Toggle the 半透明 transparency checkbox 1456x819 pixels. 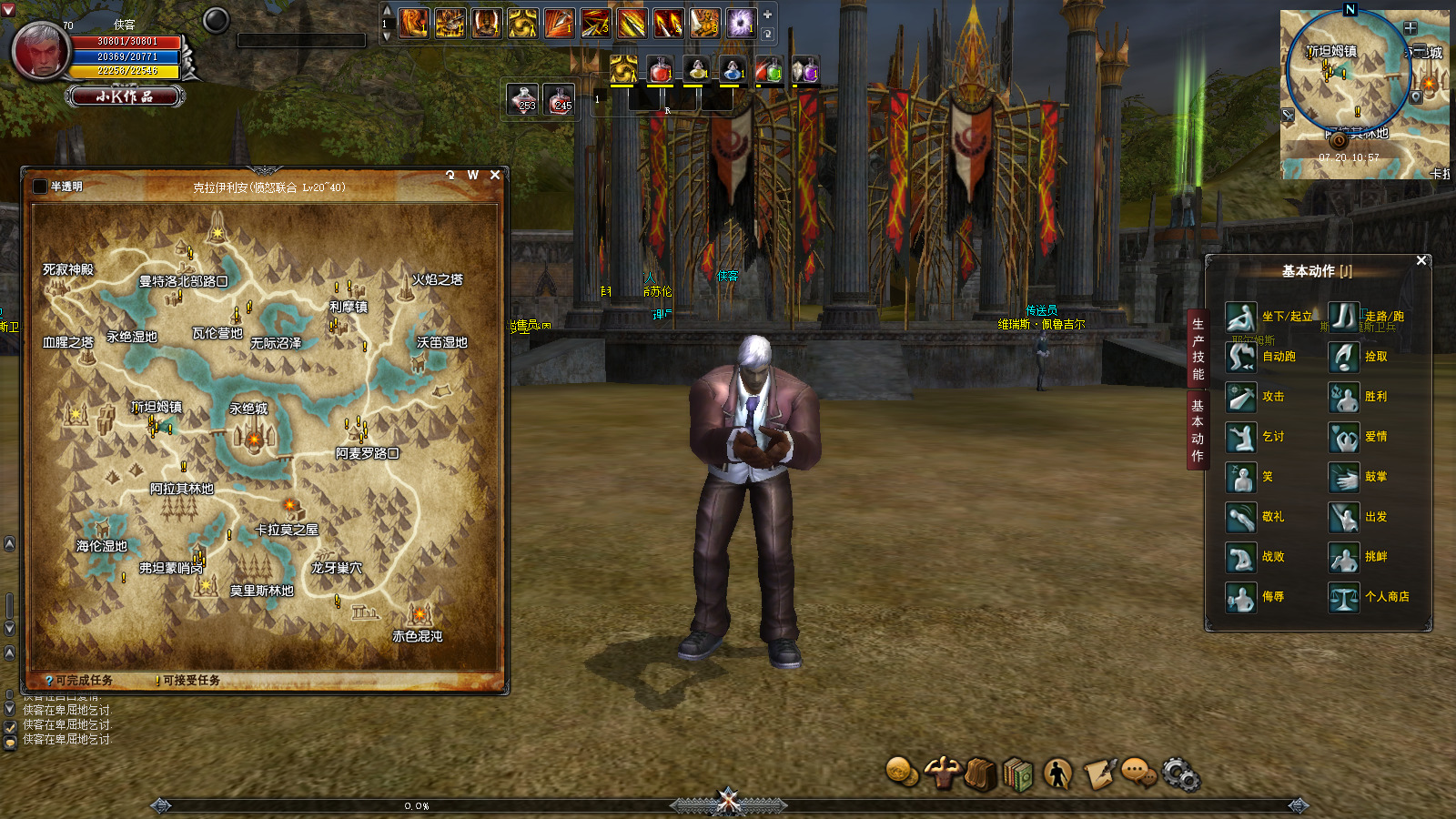40,187
